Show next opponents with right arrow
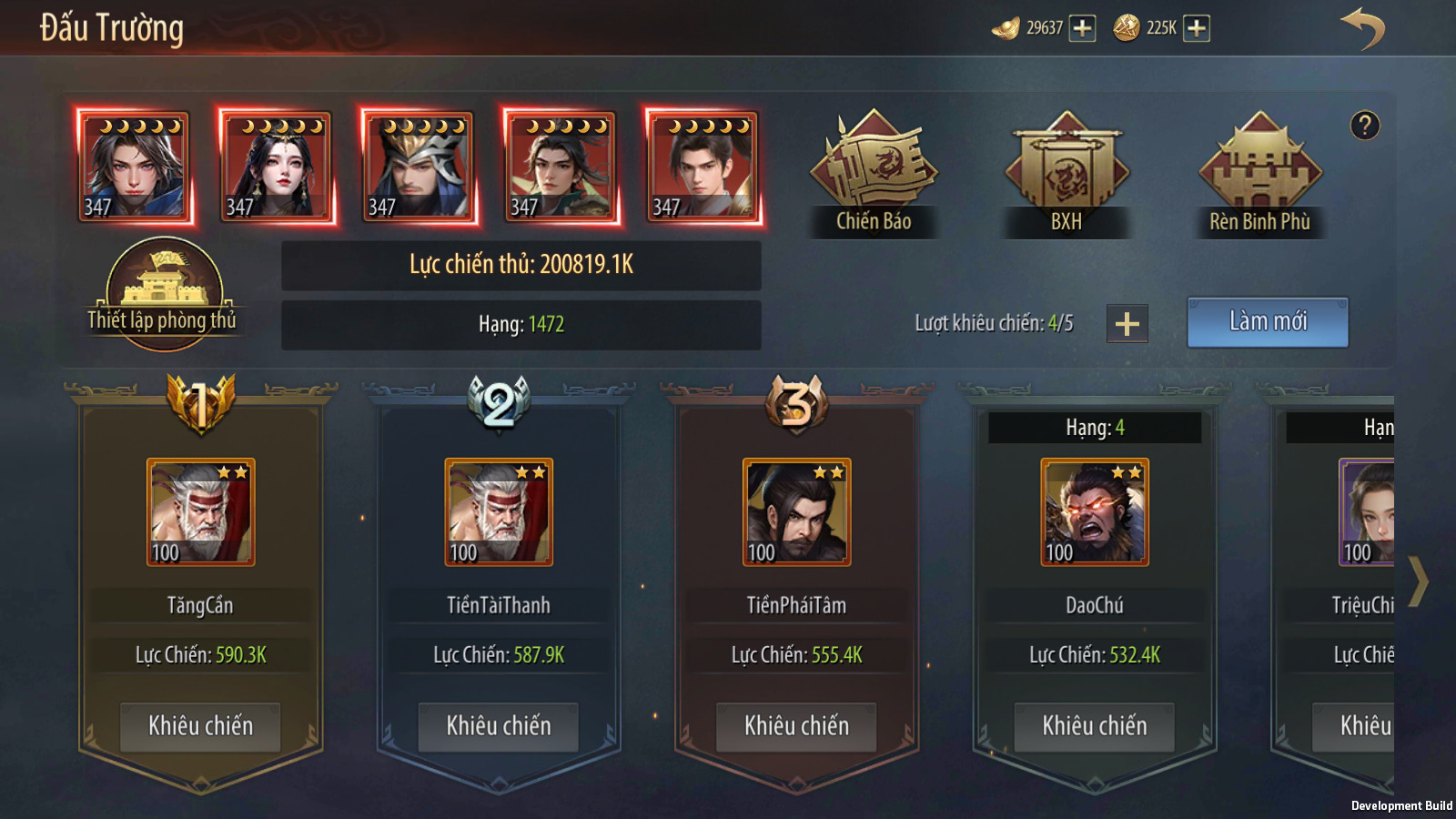The height and width of the screenshot is (819, 1456). coord(1418,581)
